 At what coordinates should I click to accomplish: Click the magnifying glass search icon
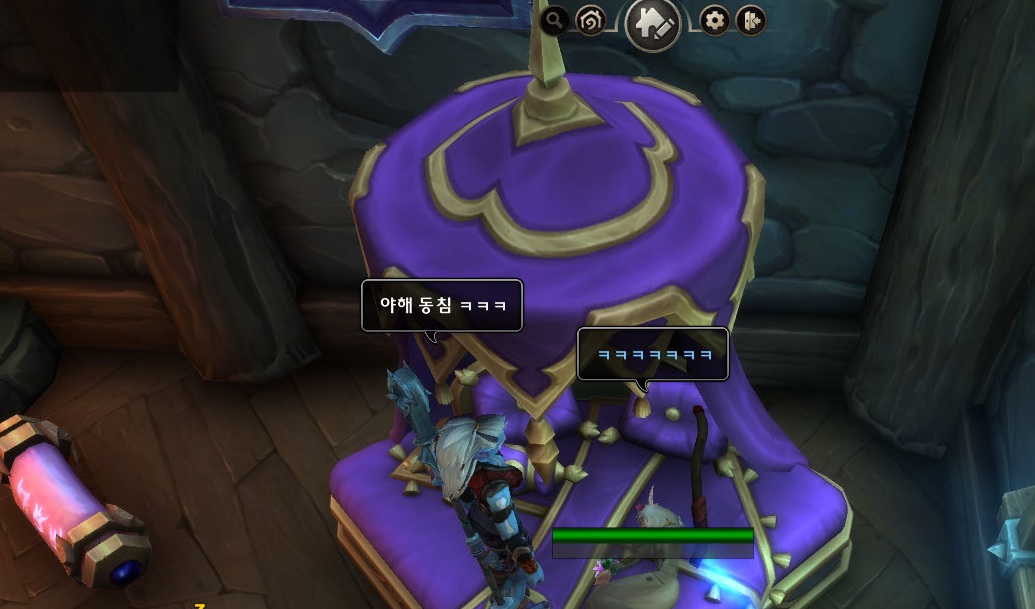554,20
